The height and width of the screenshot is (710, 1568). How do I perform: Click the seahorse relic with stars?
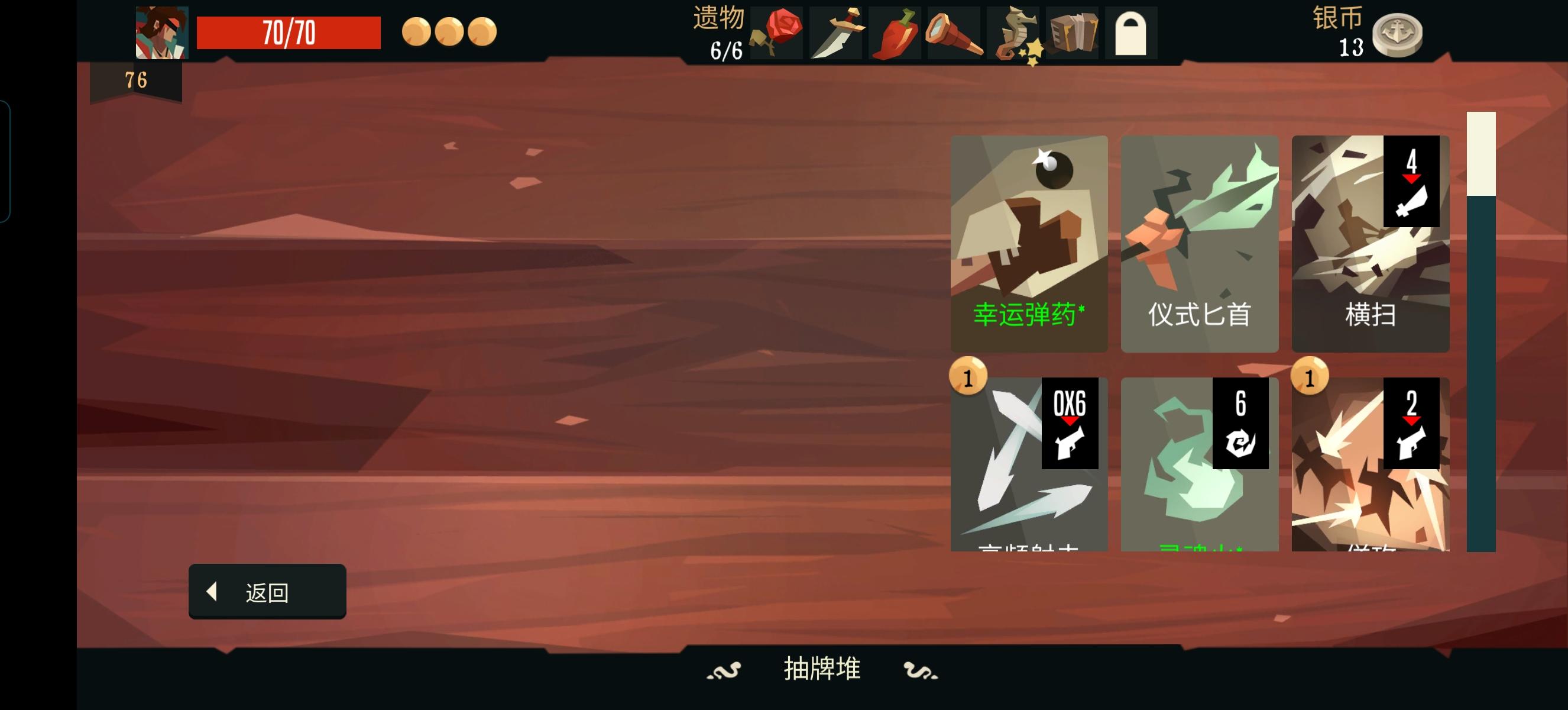[1015, 34]
